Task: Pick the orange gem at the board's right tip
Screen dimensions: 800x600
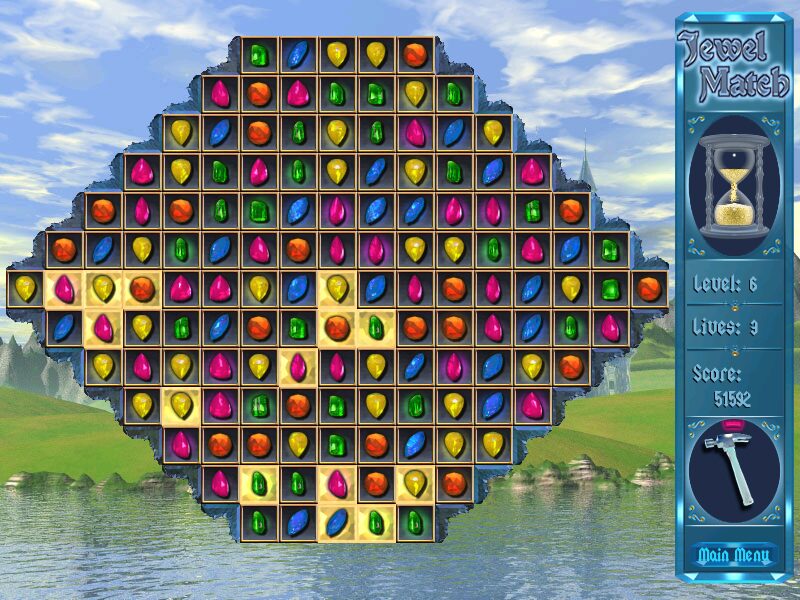Action: [649, 288]
